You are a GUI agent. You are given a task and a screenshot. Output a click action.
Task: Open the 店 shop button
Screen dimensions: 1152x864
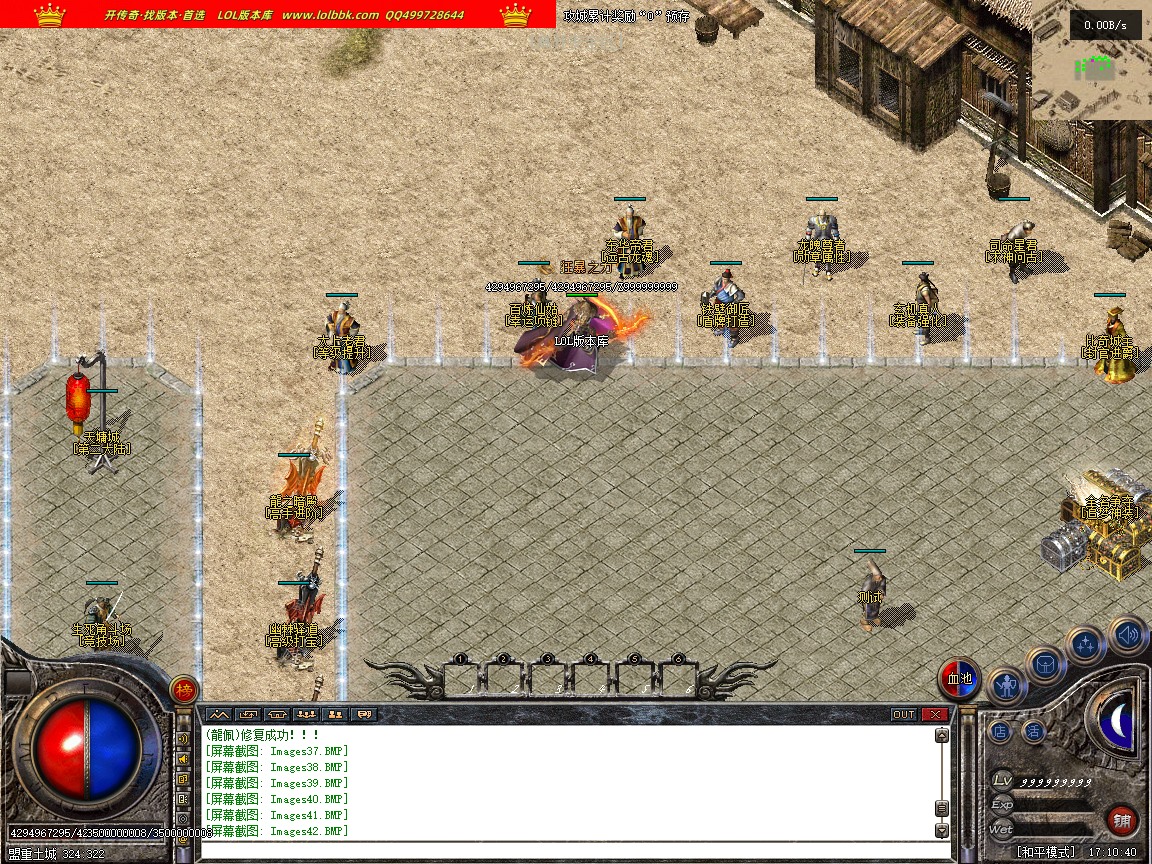[1000, 731]
